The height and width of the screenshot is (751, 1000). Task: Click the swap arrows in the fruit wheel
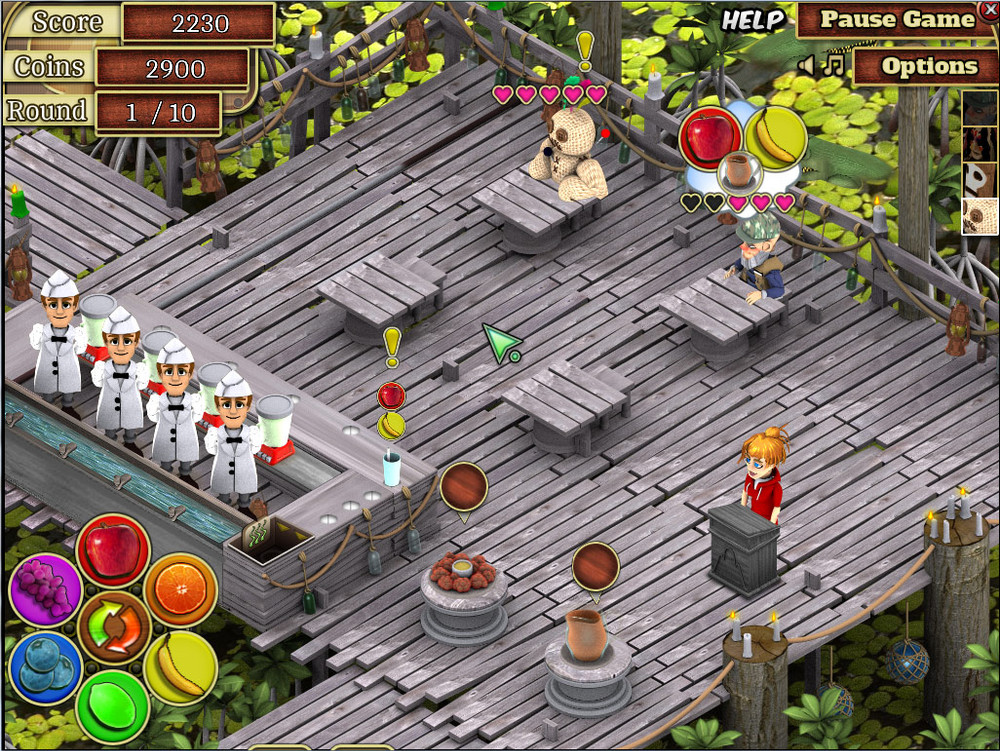(113, 628)
